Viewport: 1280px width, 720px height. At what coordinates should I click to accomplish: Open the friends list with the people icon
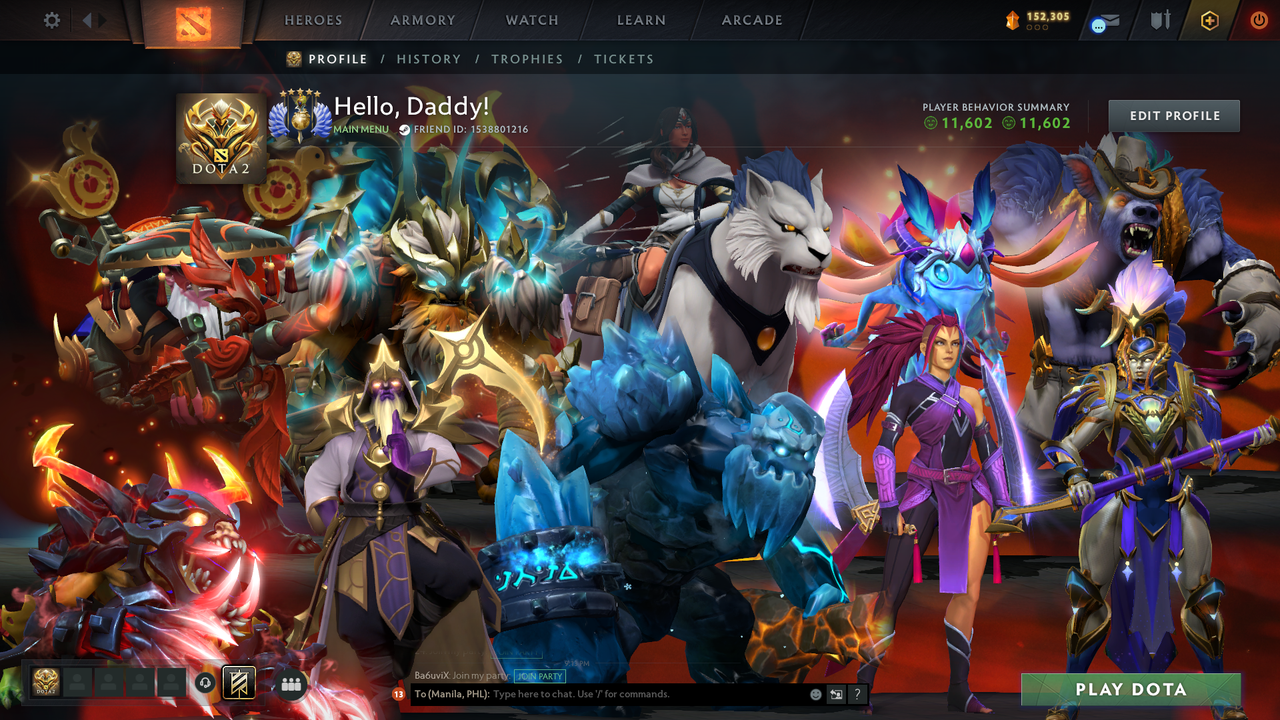(289, 683)
